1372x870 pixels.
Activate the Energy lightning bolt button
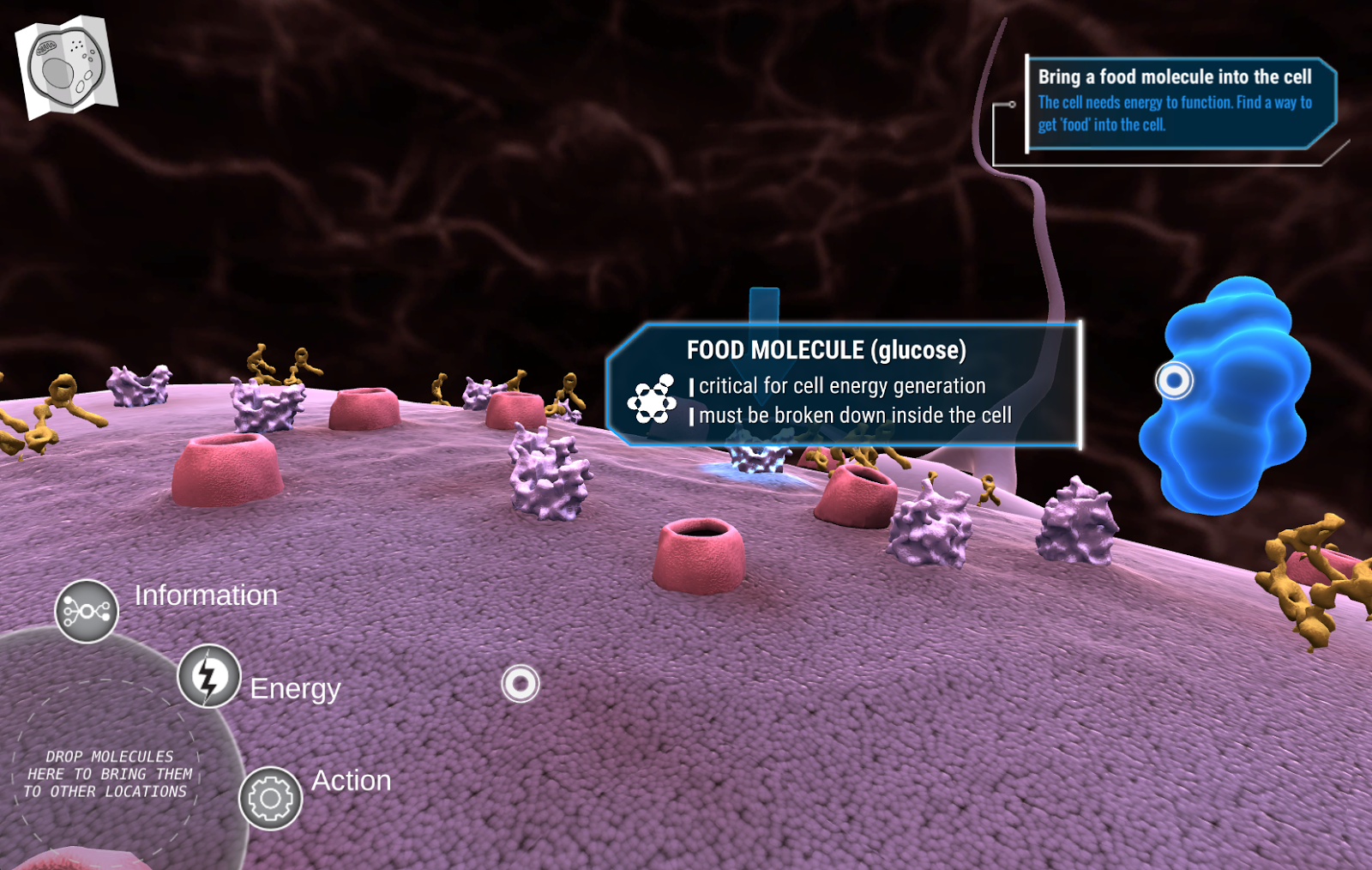click(208, 676)
